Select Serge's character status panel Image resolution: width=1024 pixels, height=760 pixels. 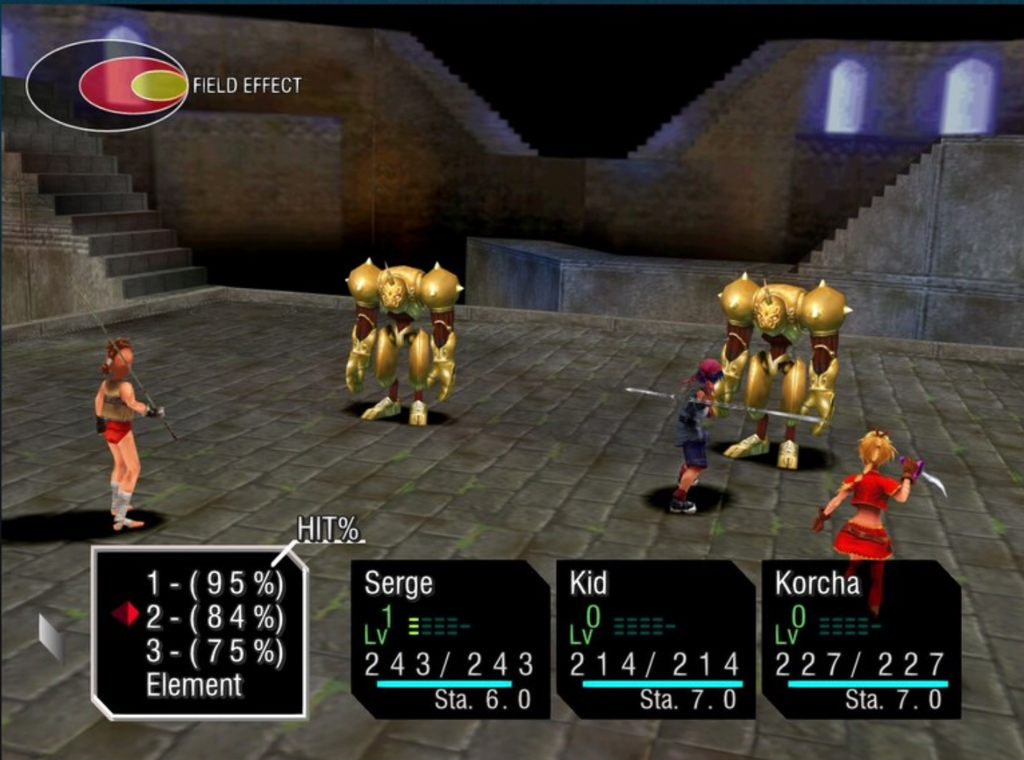[x=449, y=638]
